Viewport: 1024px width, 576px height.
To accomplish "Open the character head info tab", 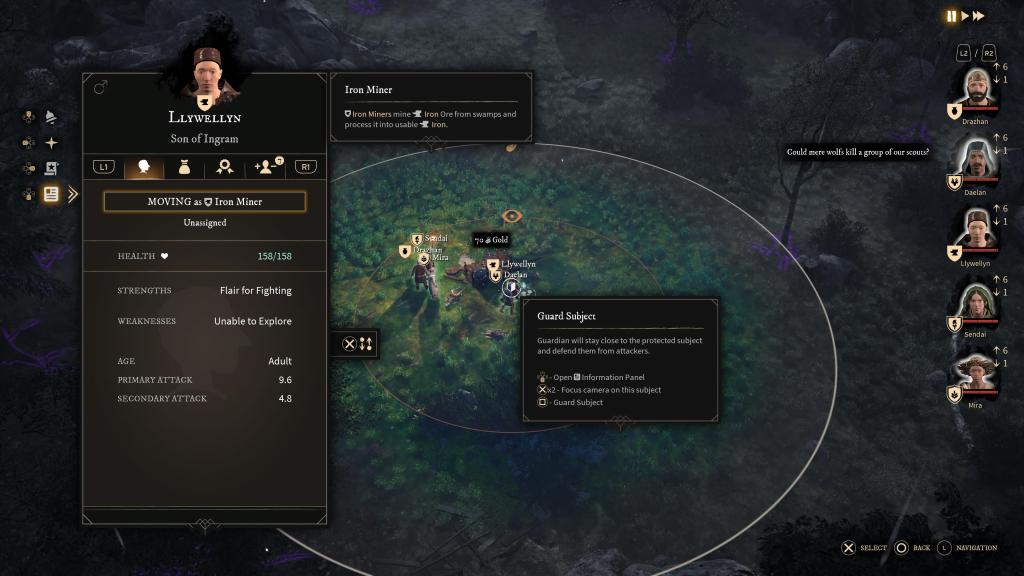I will coord(143,167).
